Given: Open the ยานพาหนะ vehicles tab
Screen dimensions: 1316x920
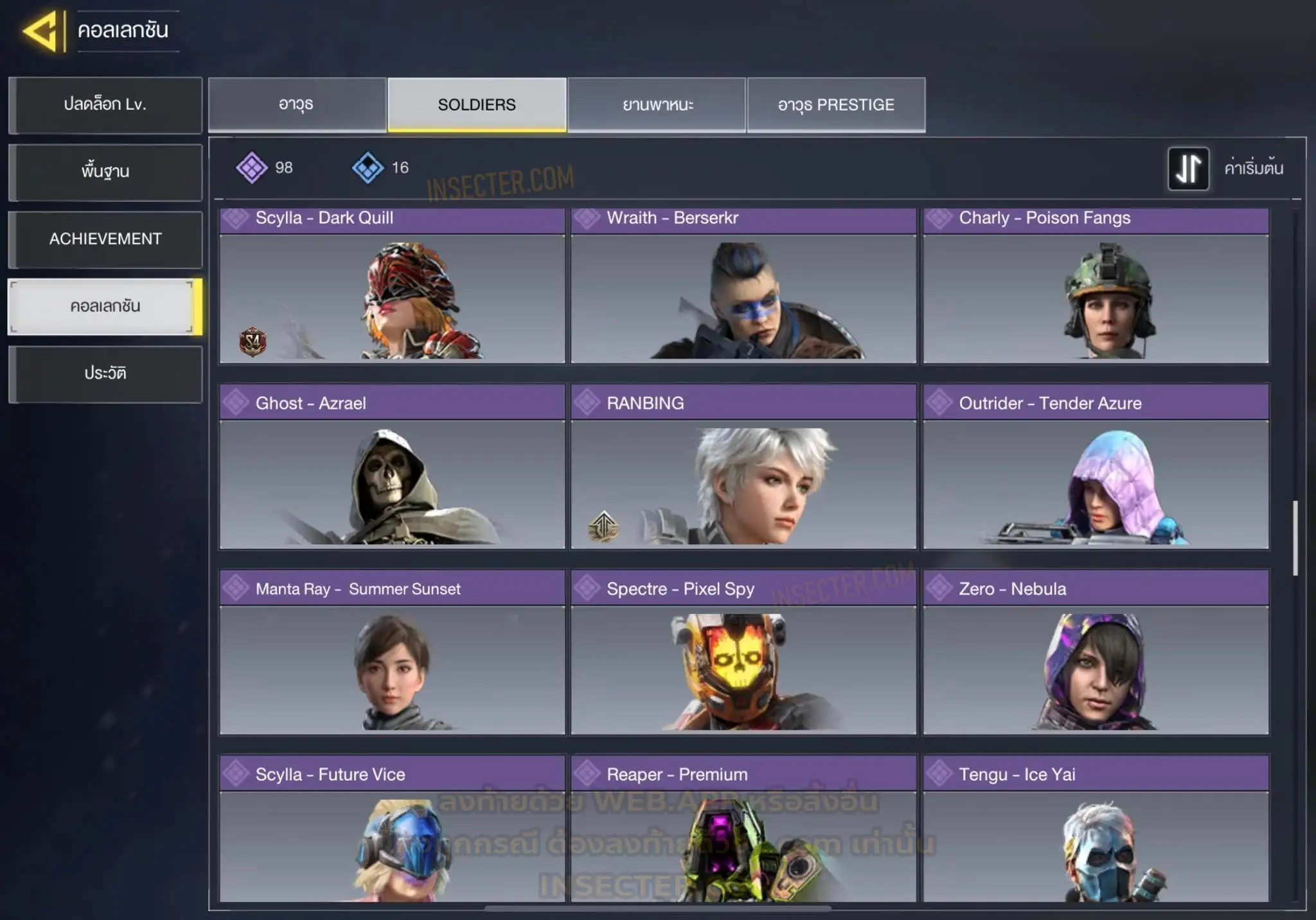Looking at the screenshot, I should coord(657,105).
